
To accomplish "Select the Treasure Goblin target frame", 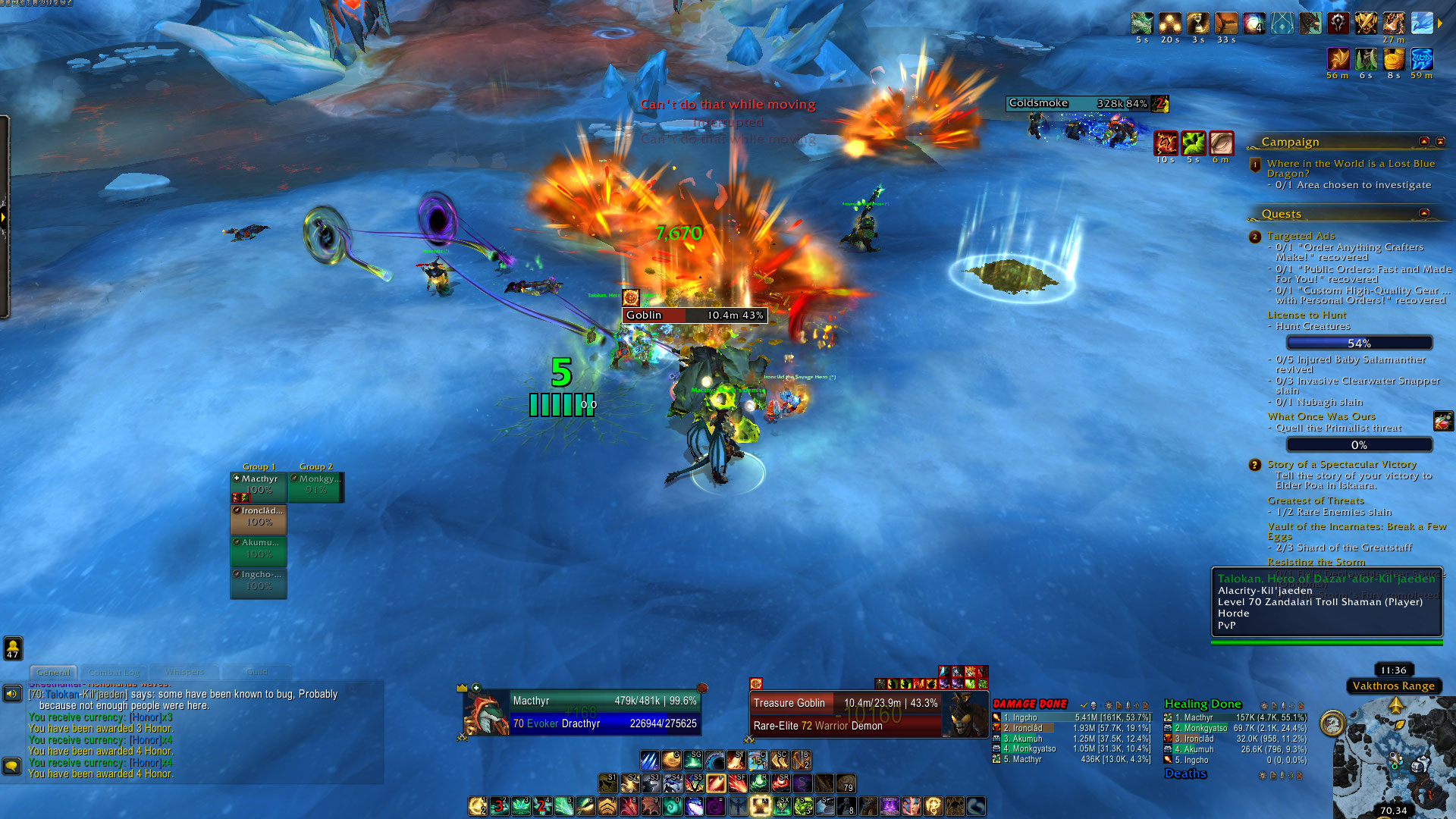I will click(846, 714).
